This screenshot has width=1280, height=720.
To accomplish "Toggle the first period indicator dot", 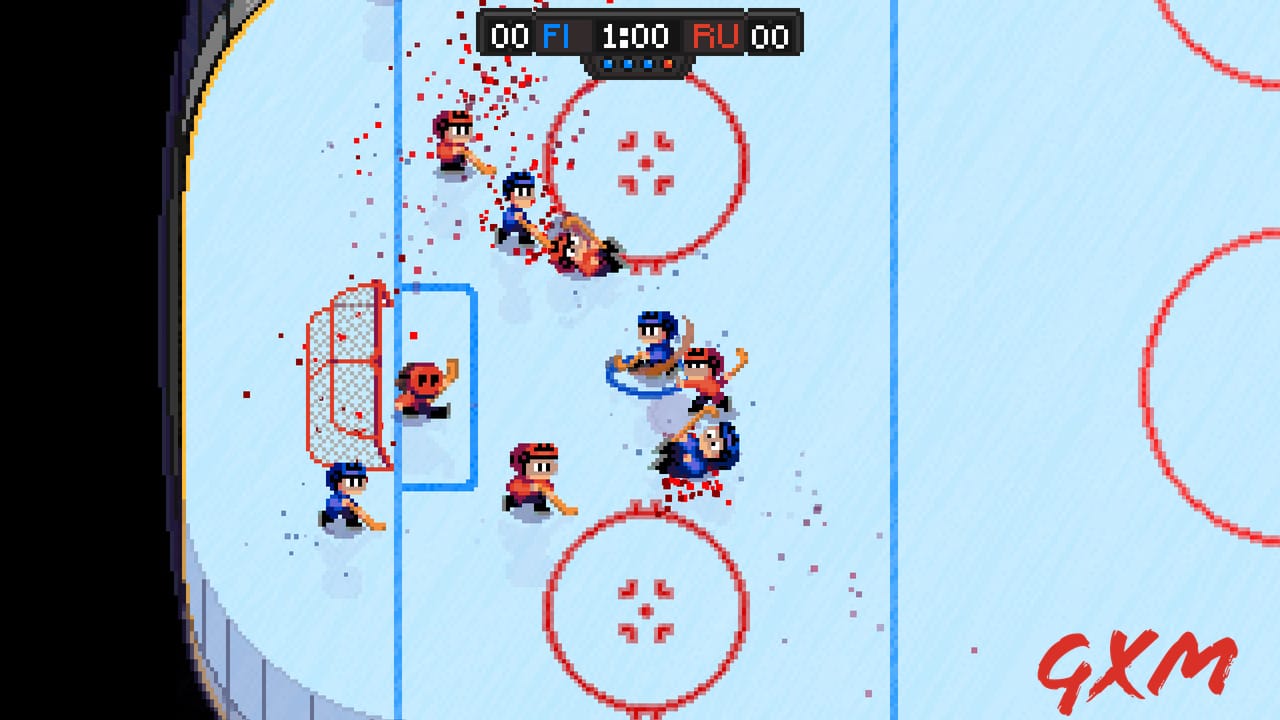I will (607, 62).
